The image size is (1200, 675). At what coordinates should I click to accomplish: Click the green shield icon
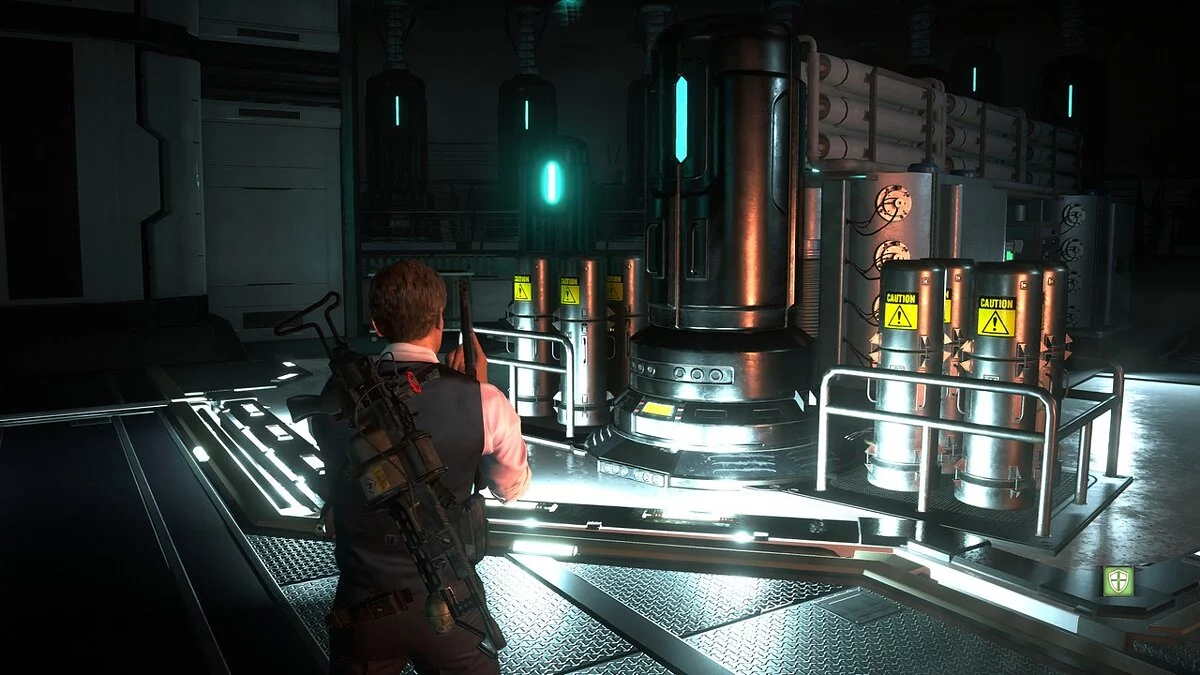tap(1118, 580)
